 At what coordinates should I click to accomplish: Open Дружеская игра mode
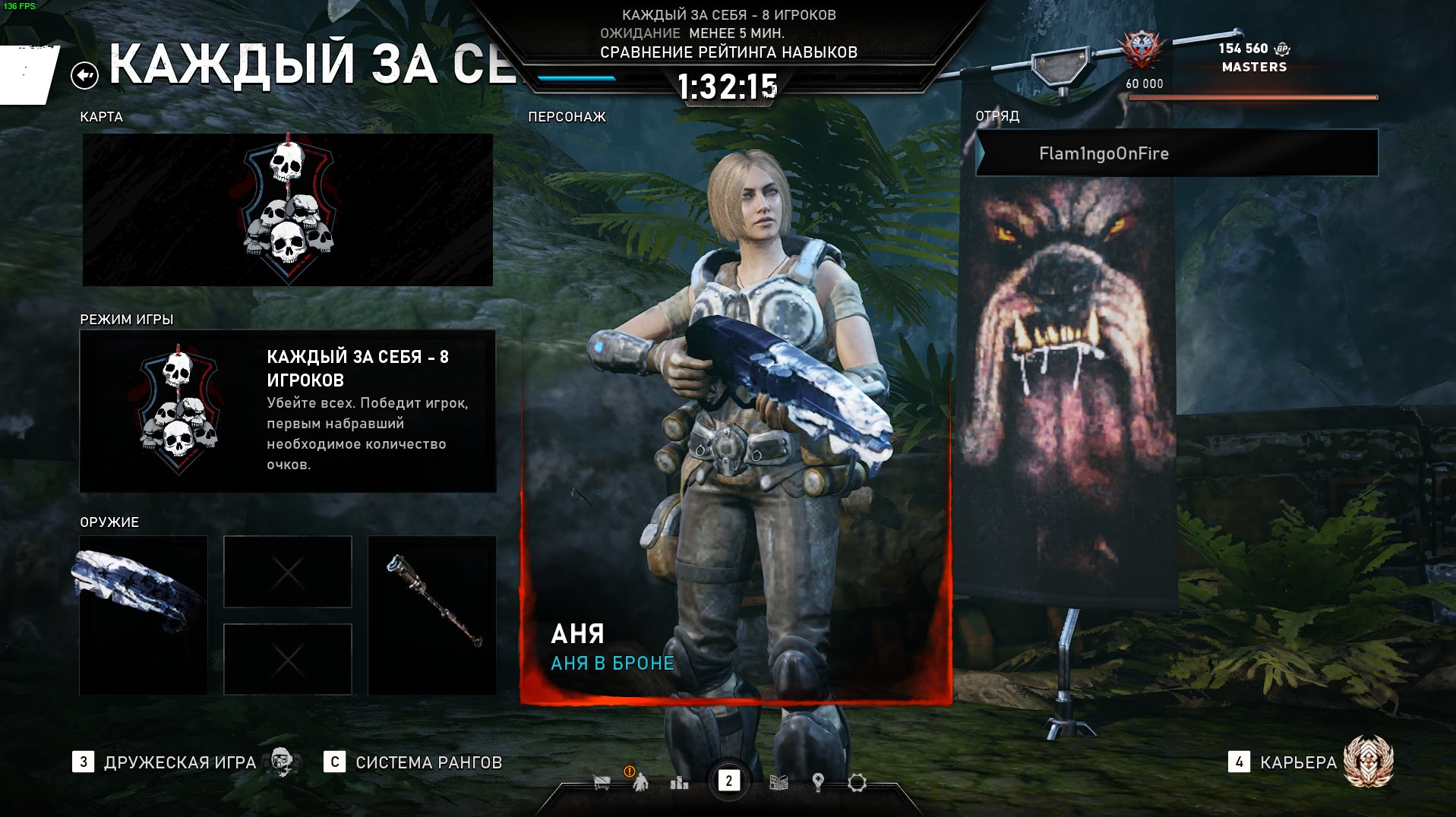point(180,762)
